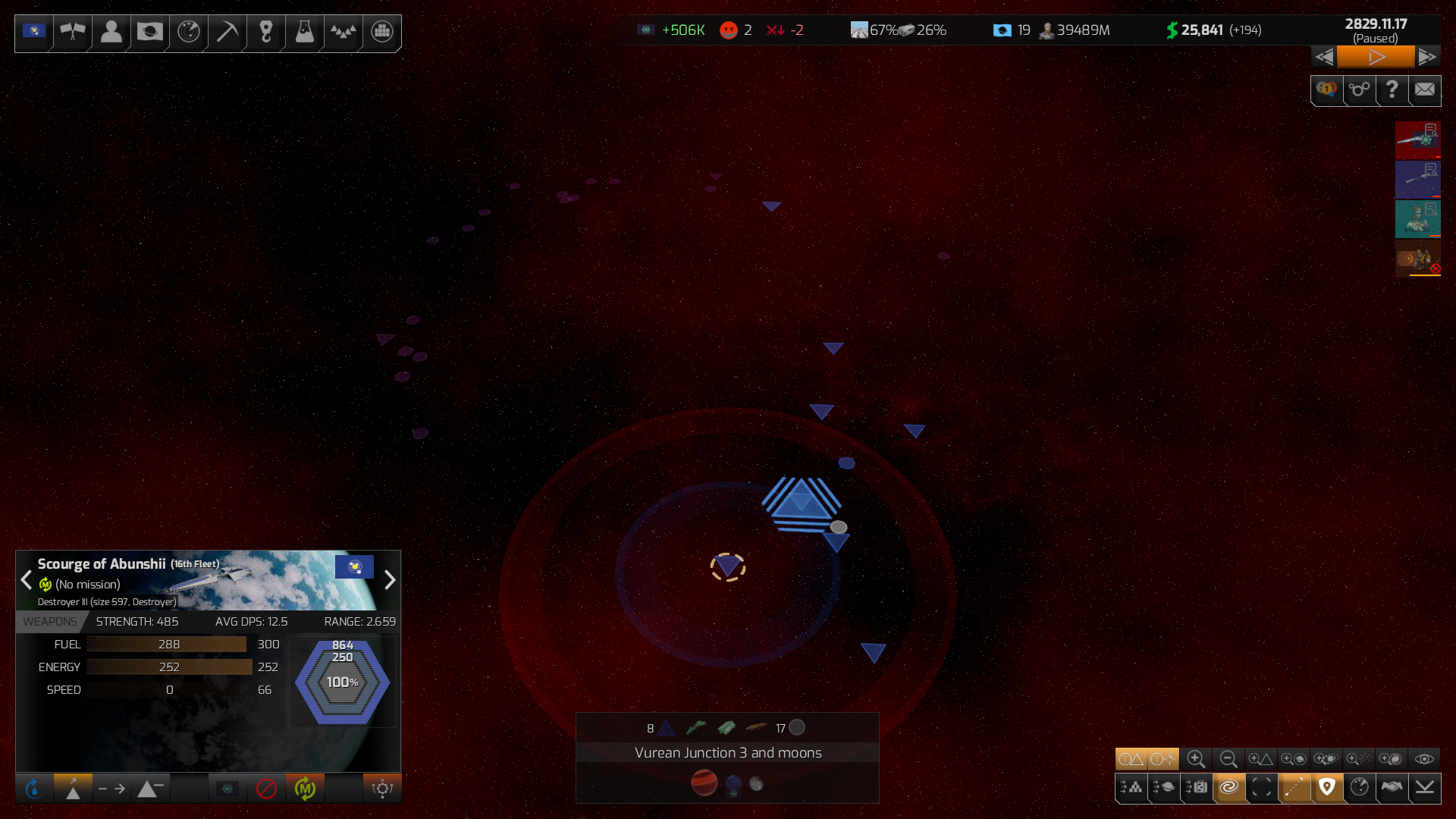This screenshot has height=819, width=1456.
Task: Click the refuel ship droplet button
Action: [x=33, y=789]
